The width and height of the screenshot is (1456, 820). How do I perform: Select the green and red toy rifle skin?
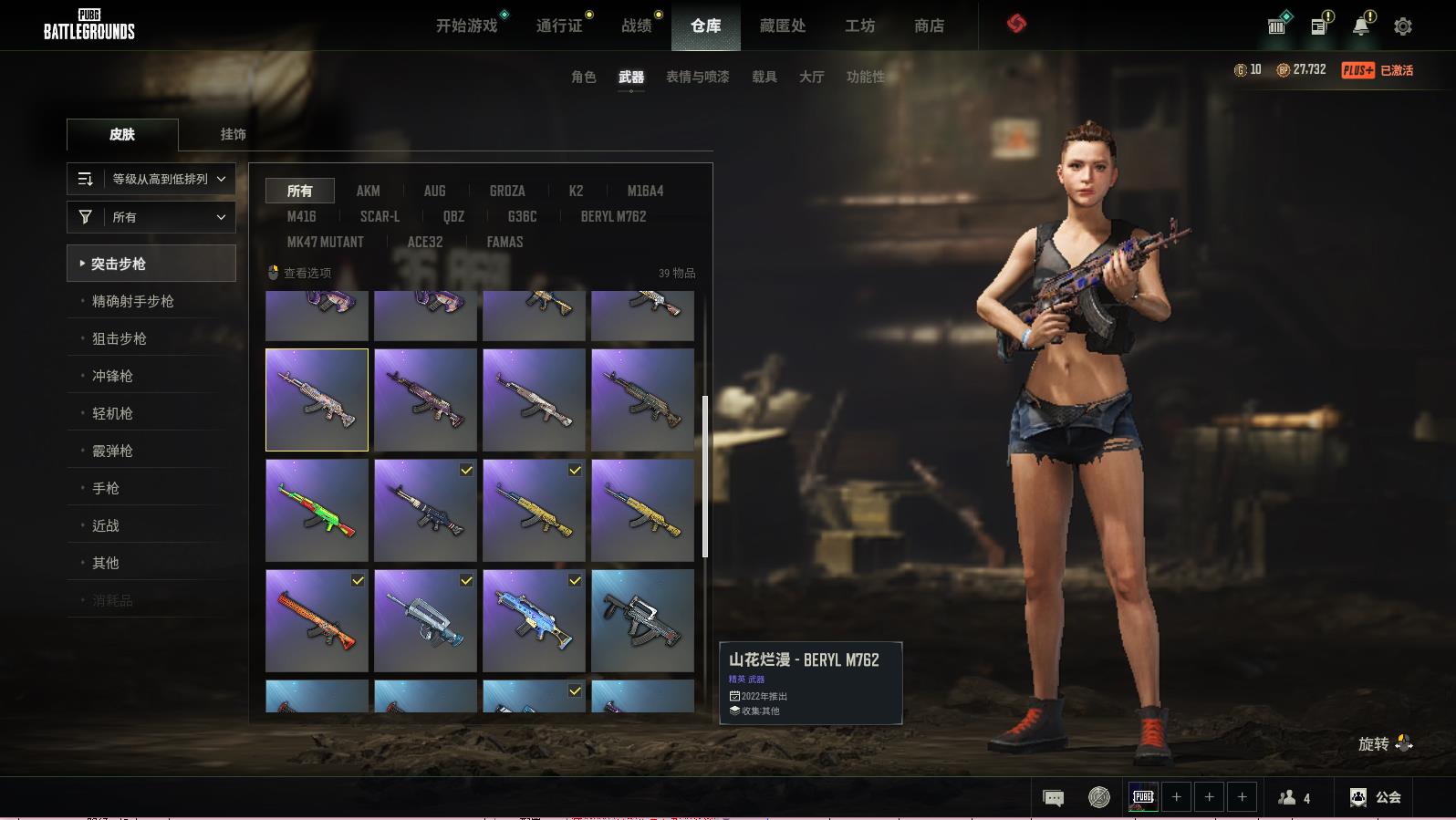coord(317,510)
